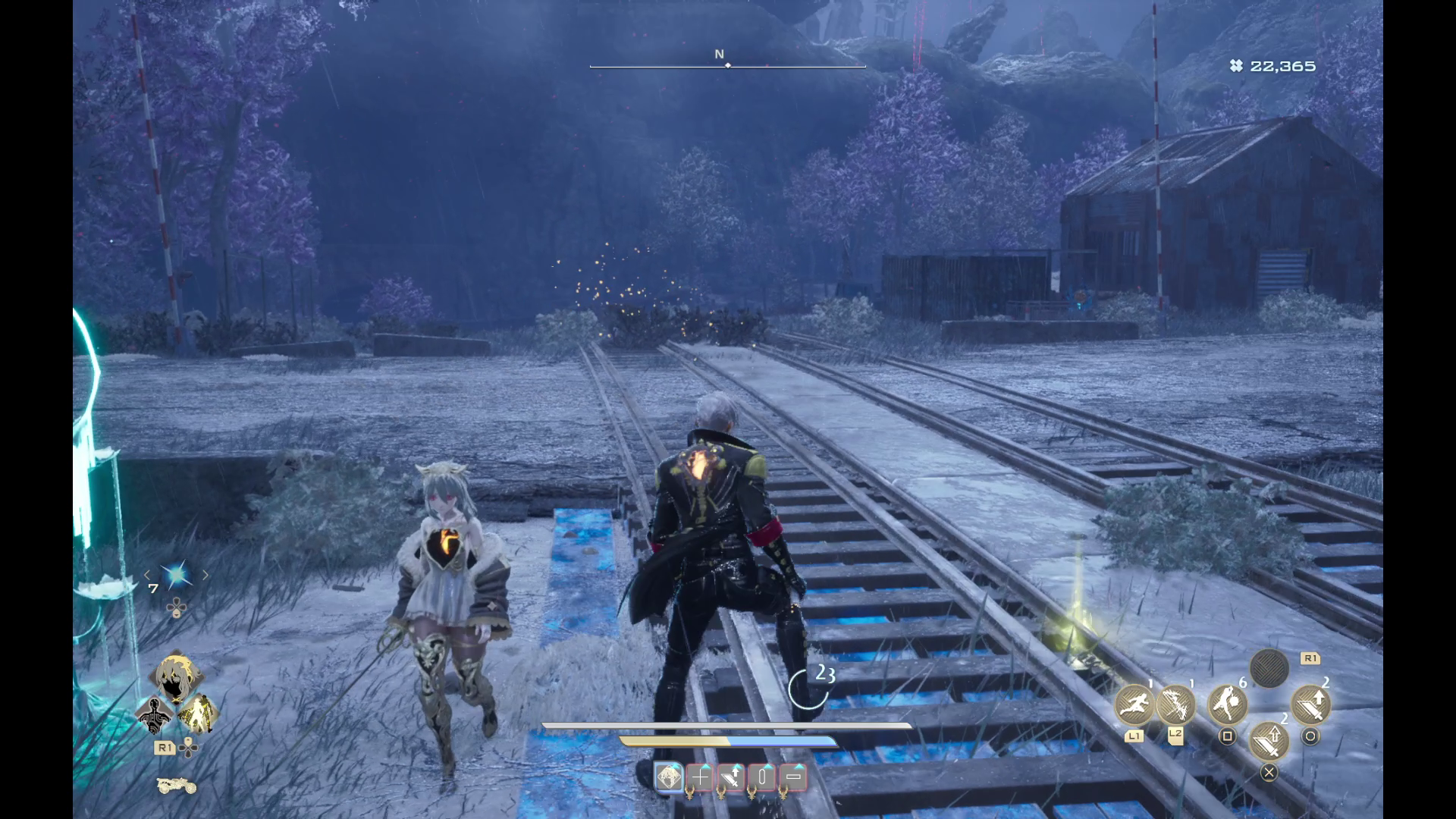Use the bow and arrow skill
Viewport: 1456px width, 819px height.
(1175, 705)
